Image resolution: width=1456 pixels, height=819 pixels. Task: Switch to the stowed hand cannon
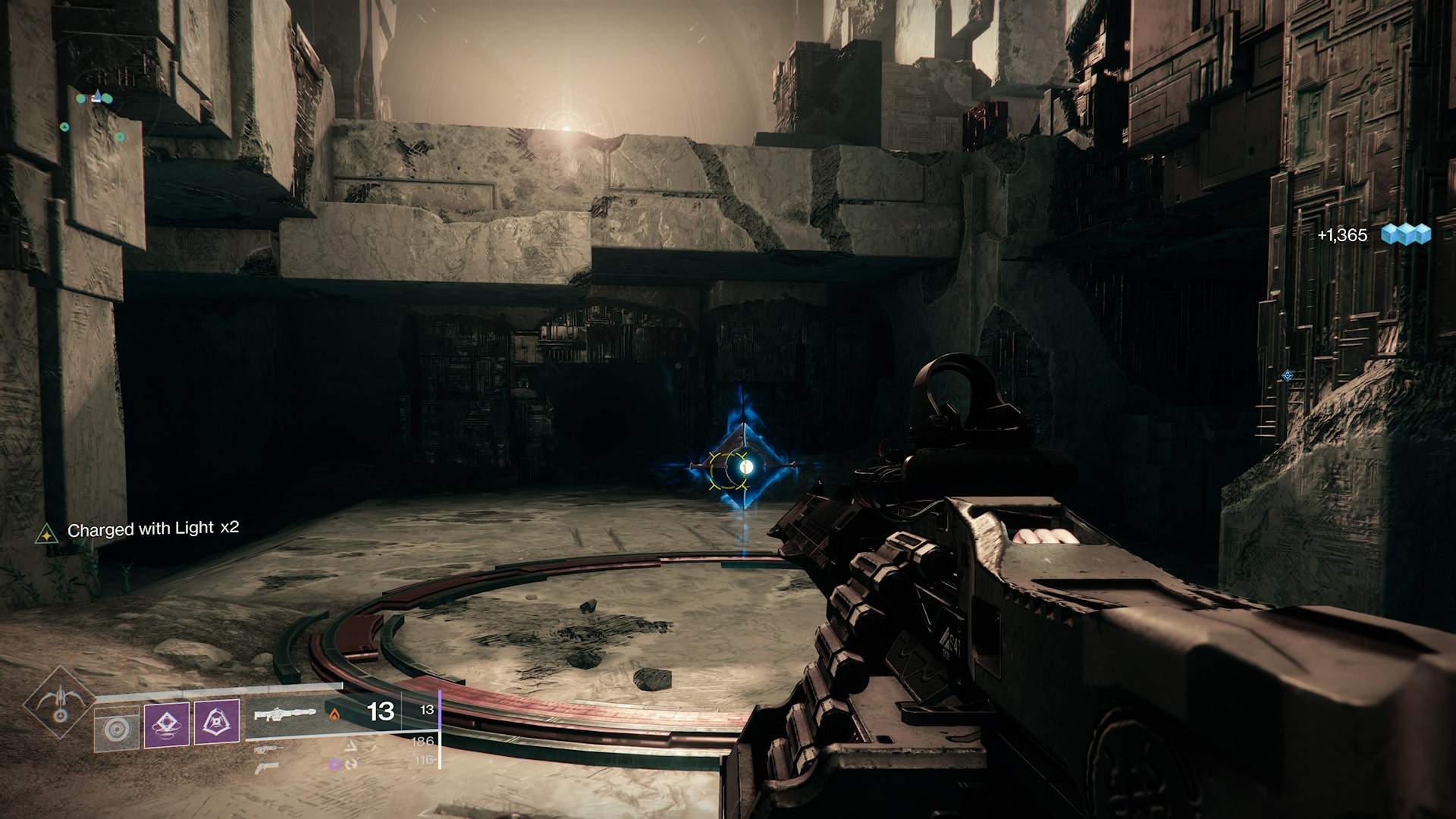click(265, 767)
